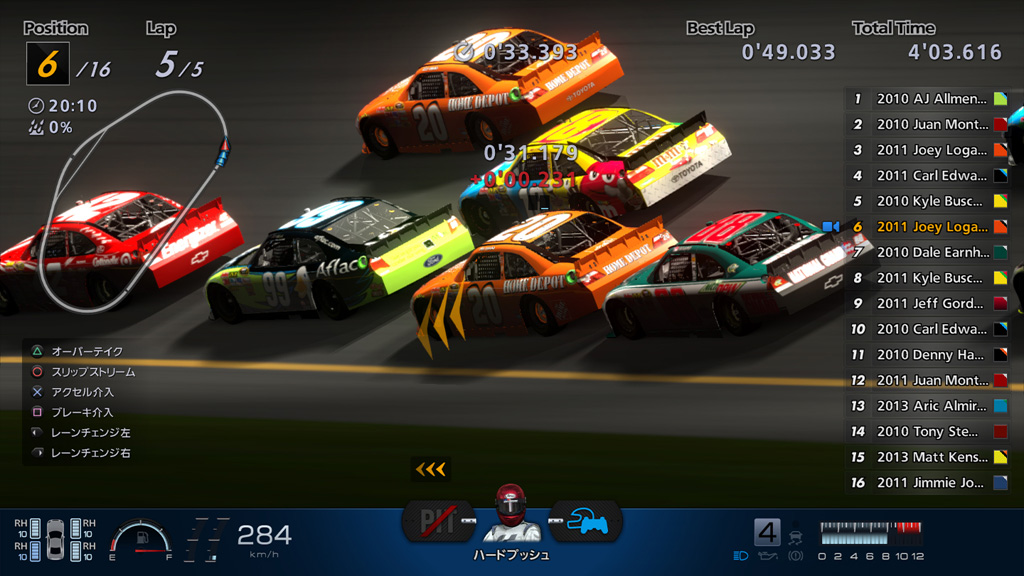The width and height of the screenshot is (1024, 576).
Task: Click the driver helmet portrait icon
Action: click(x=511, y=508)
